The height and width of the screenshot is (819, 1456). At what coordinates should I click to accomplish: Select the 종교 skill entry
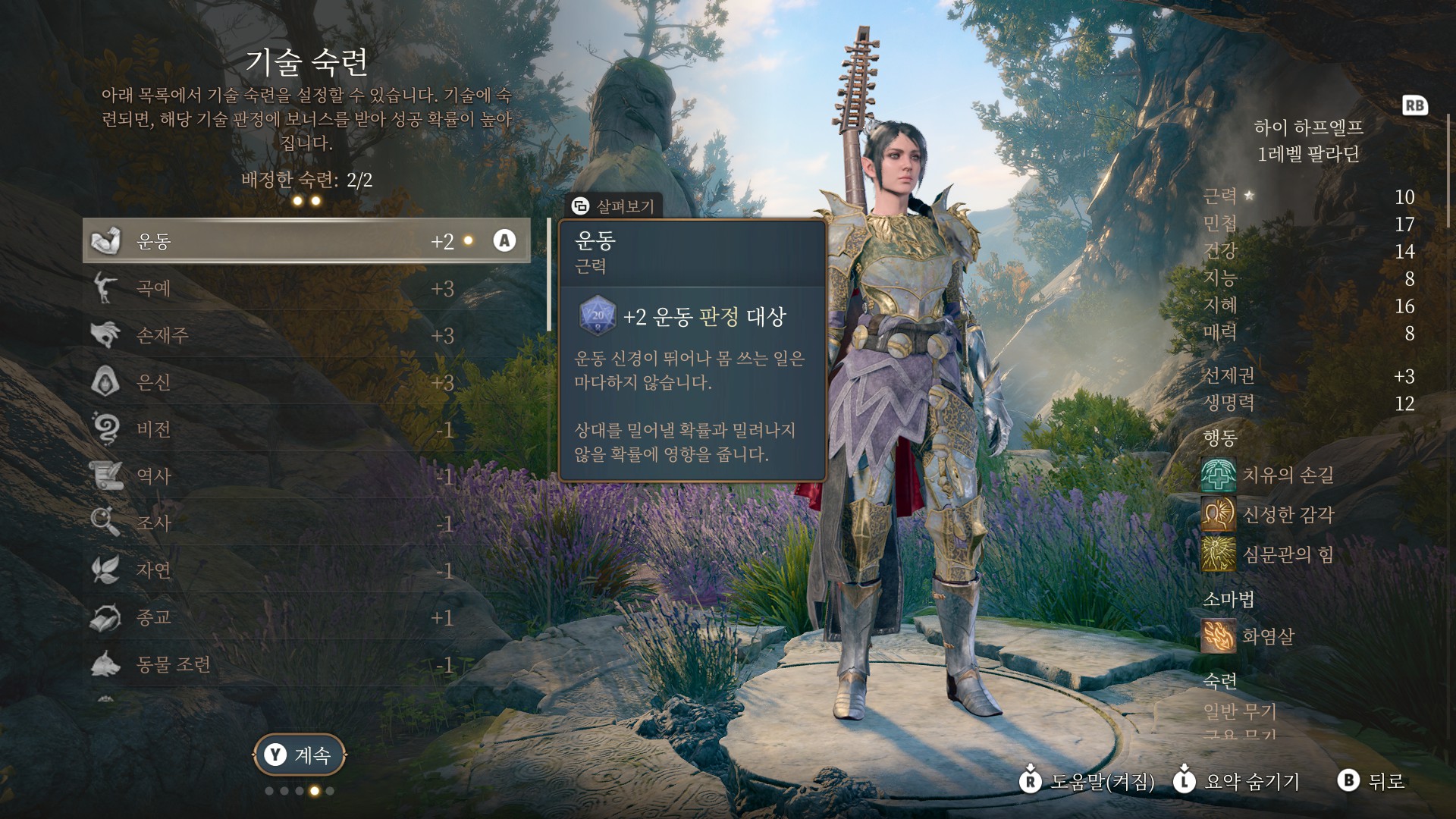pyautogui.click(x=306, y=617)
